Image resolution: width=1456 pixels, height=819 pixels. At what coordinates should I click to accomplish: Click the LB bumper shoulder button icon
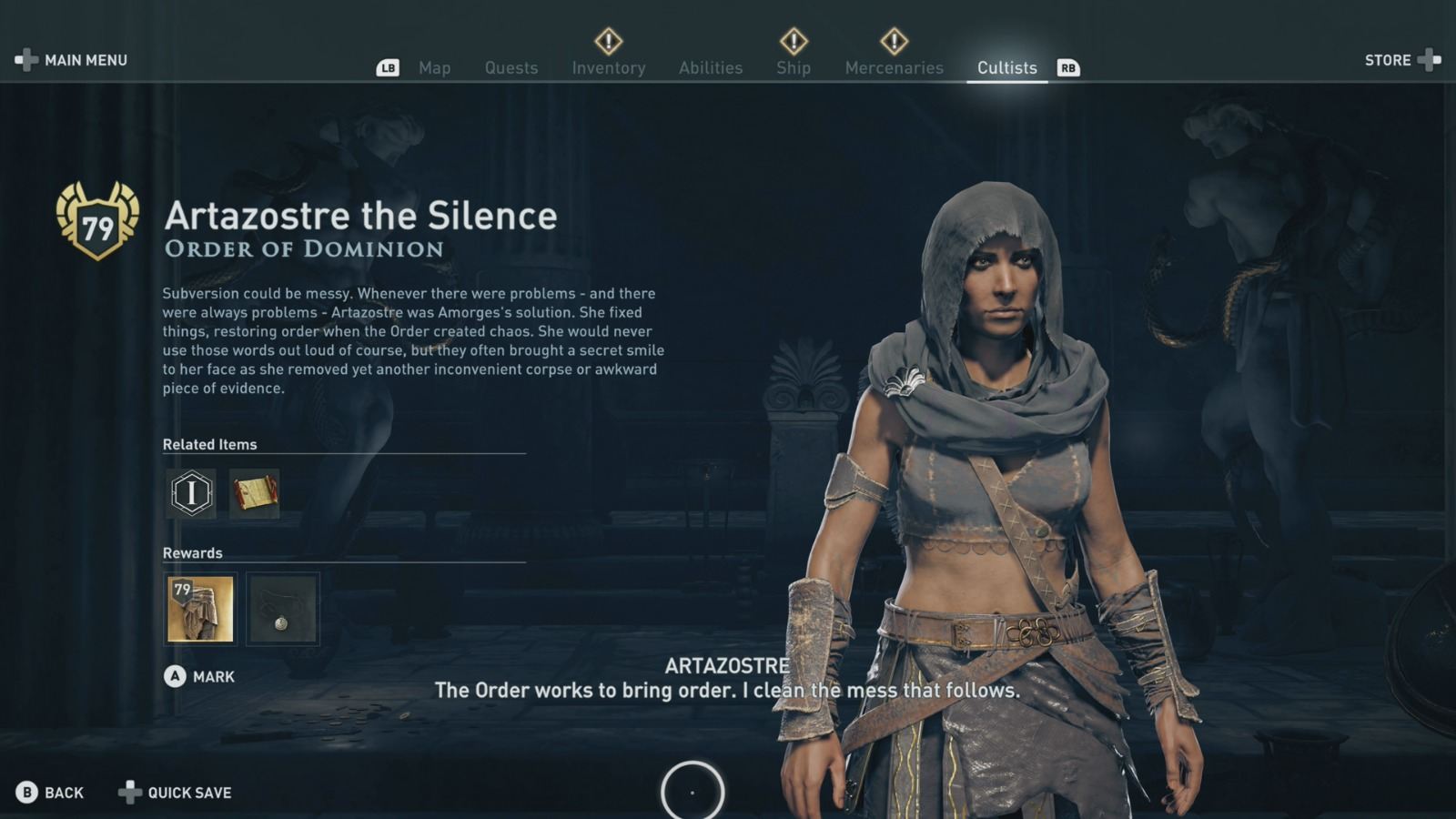point(389,66)
